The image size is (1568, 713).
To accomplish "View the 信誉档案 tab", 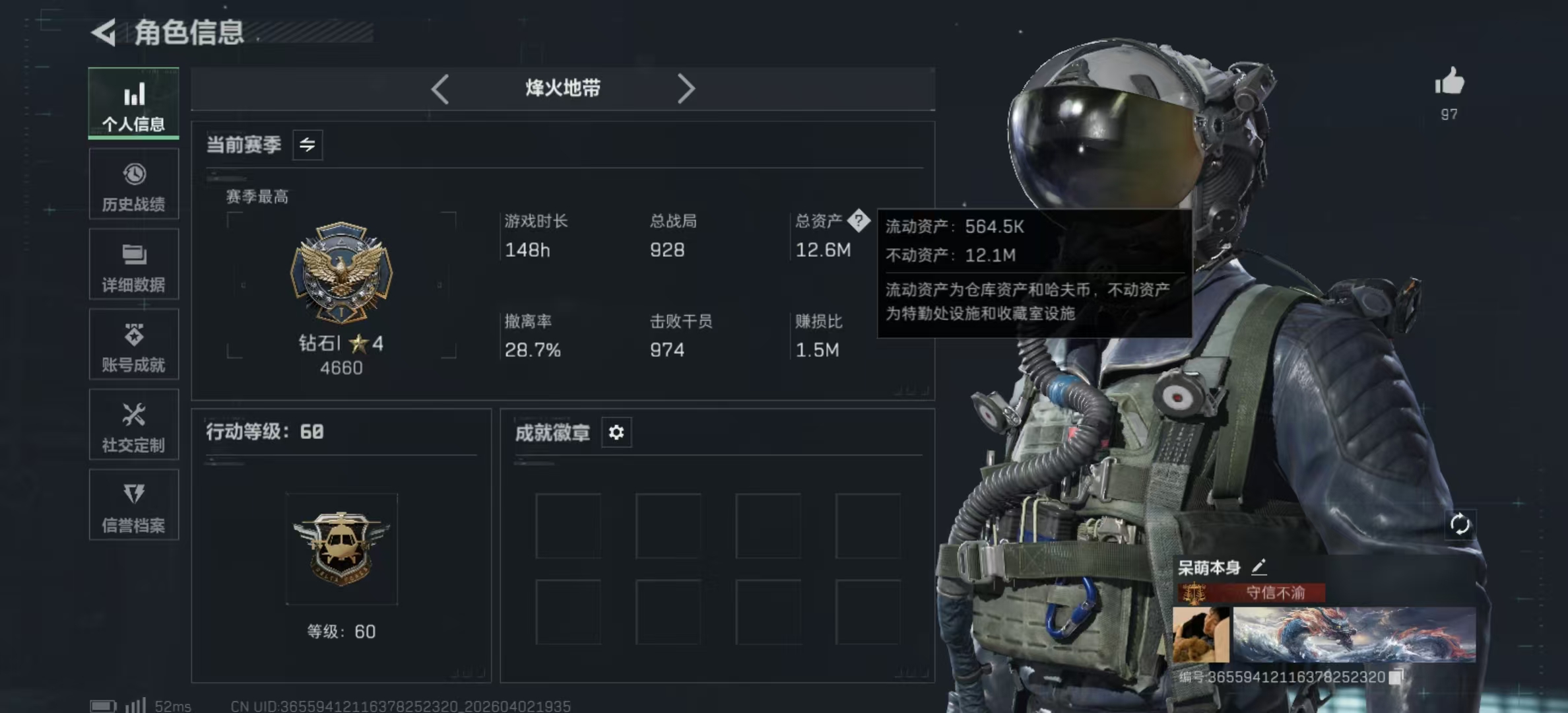I will pos(133,506).
